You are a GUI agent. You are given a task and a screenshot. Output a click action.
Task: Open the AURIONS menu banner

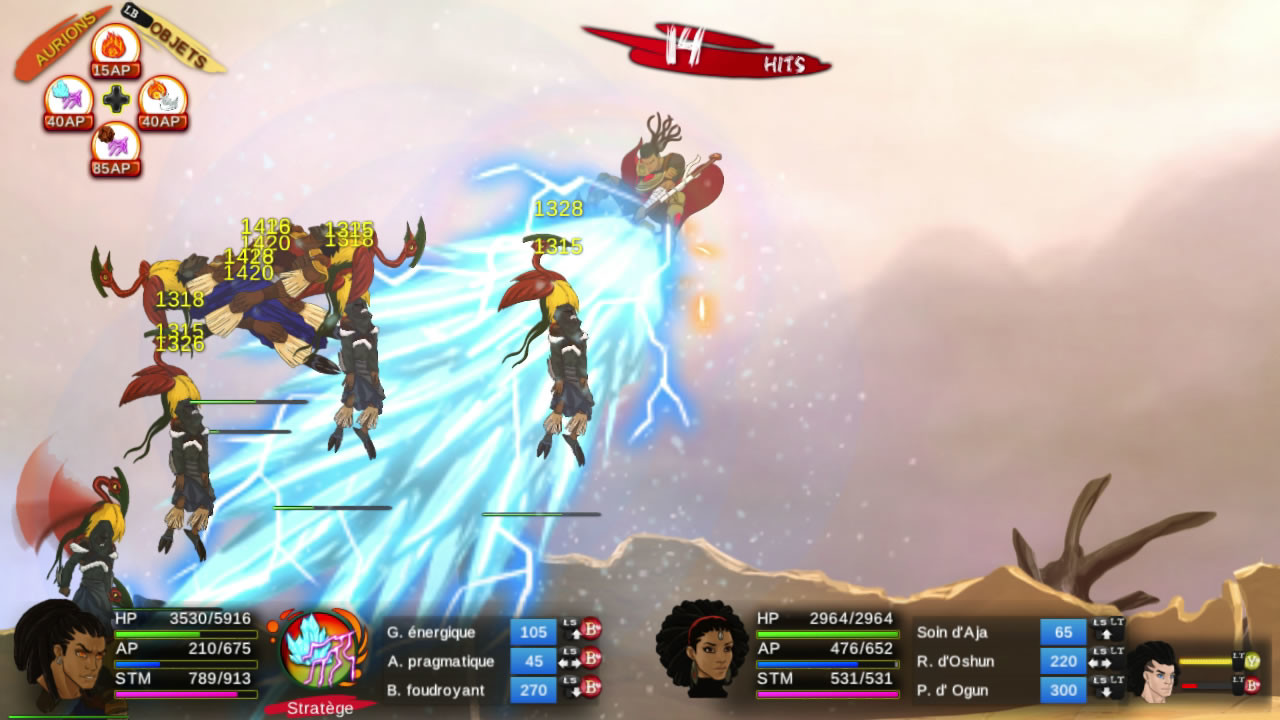click(x=62, y=38)
